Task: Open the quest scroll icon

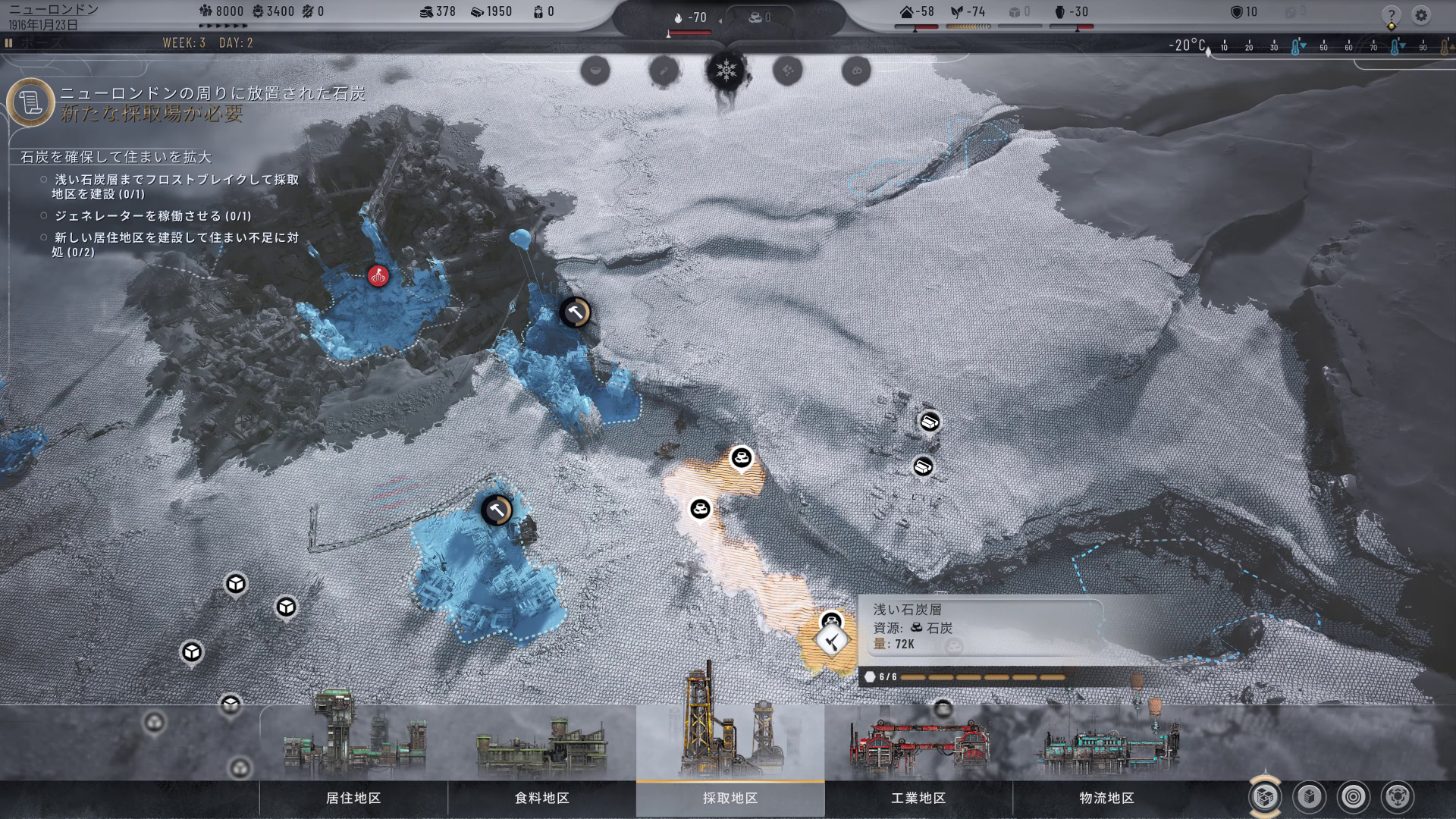Action: [x=31, y=103]
